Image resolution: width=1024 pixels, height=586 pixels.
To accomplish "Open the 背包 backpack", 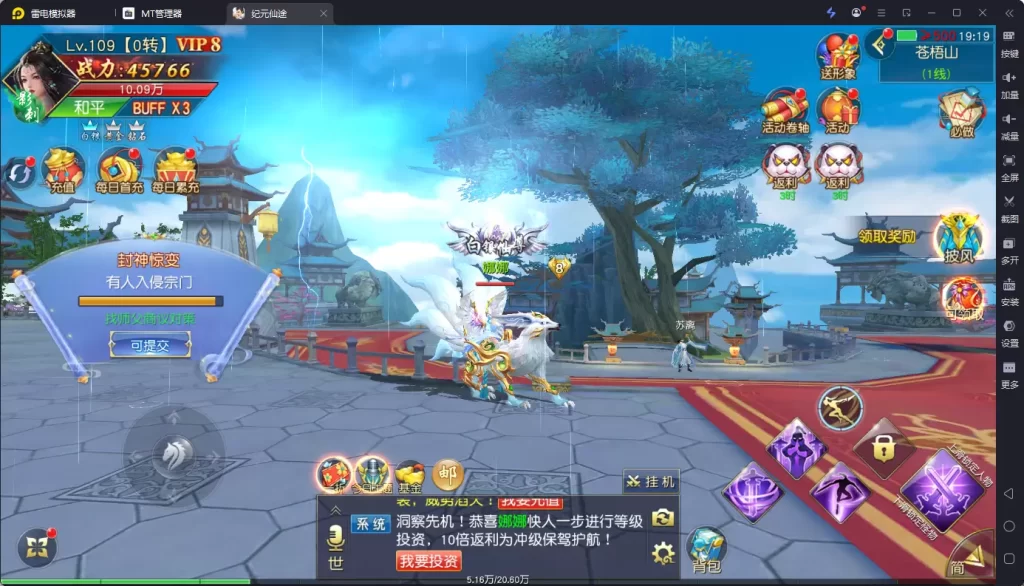I will pyautogui.click(x=707, y=548).
